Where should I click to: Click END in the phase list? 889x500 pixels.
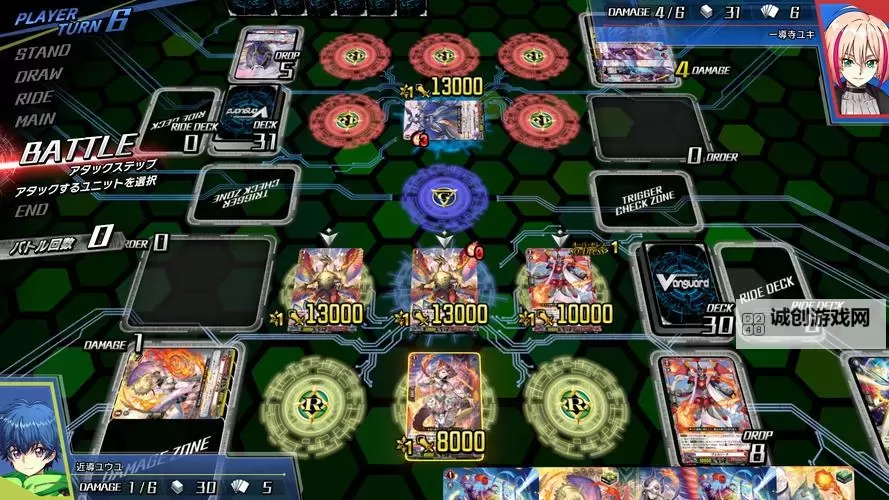coord(31,210)
